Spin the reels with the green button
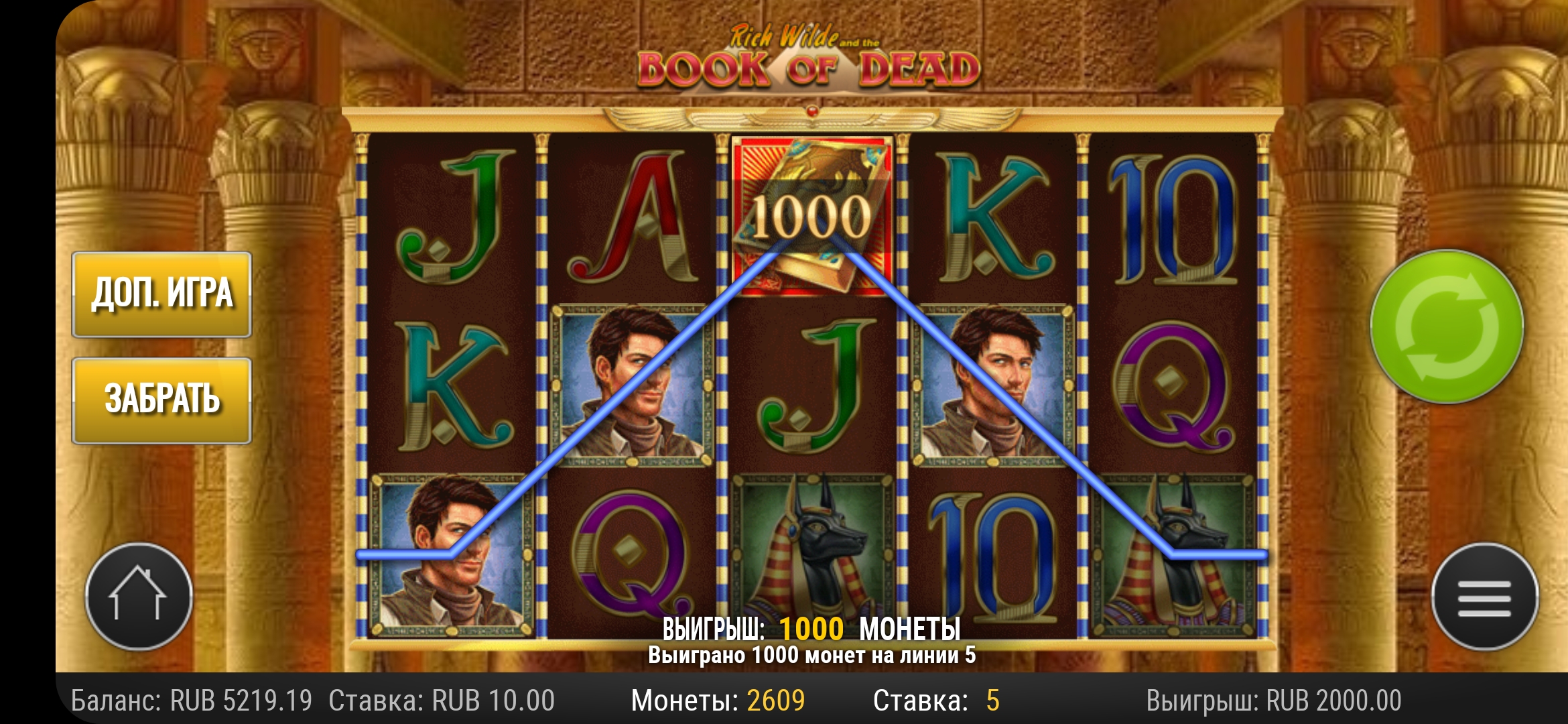Image resolution: width=1568 pixels, height=724 pixels. pos(1447,327)
